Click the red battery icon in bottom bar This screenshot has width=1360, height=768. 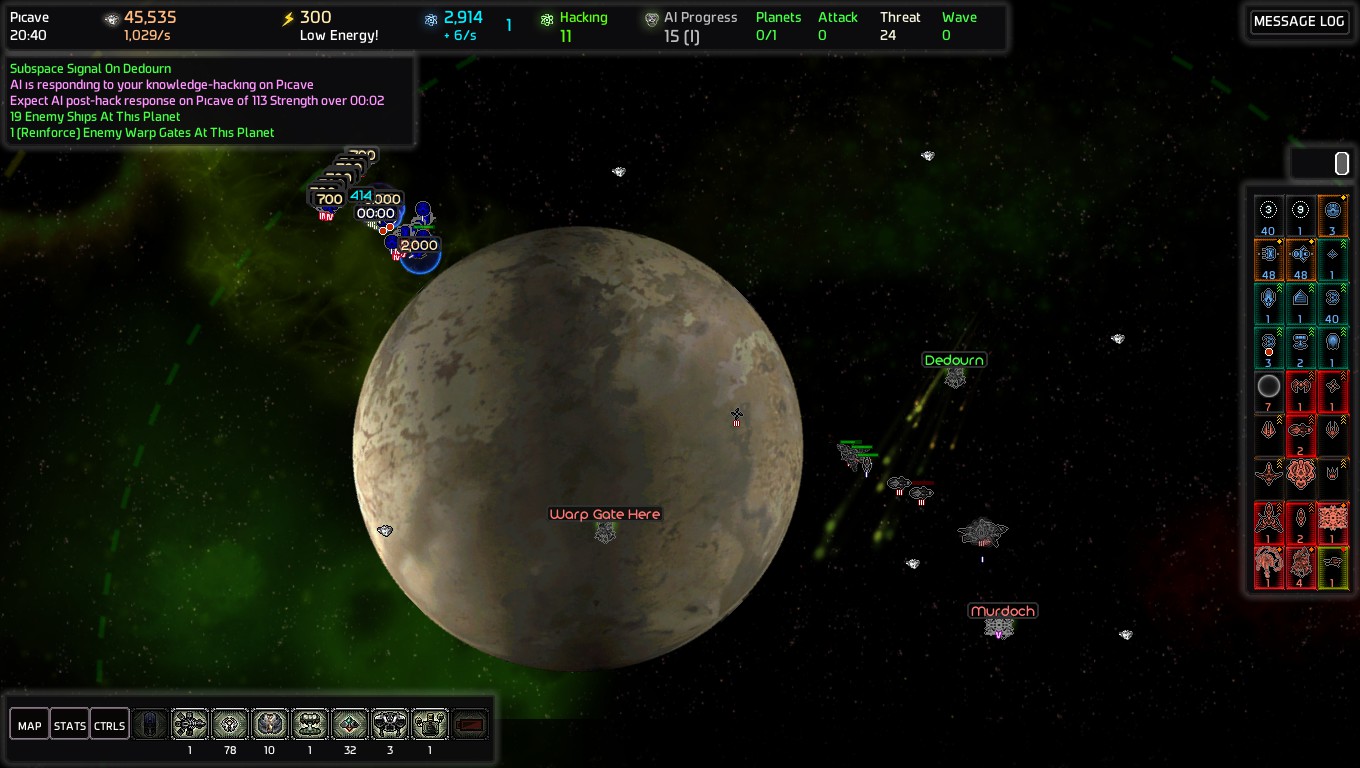pyautogui.click(x=470, y=724)
